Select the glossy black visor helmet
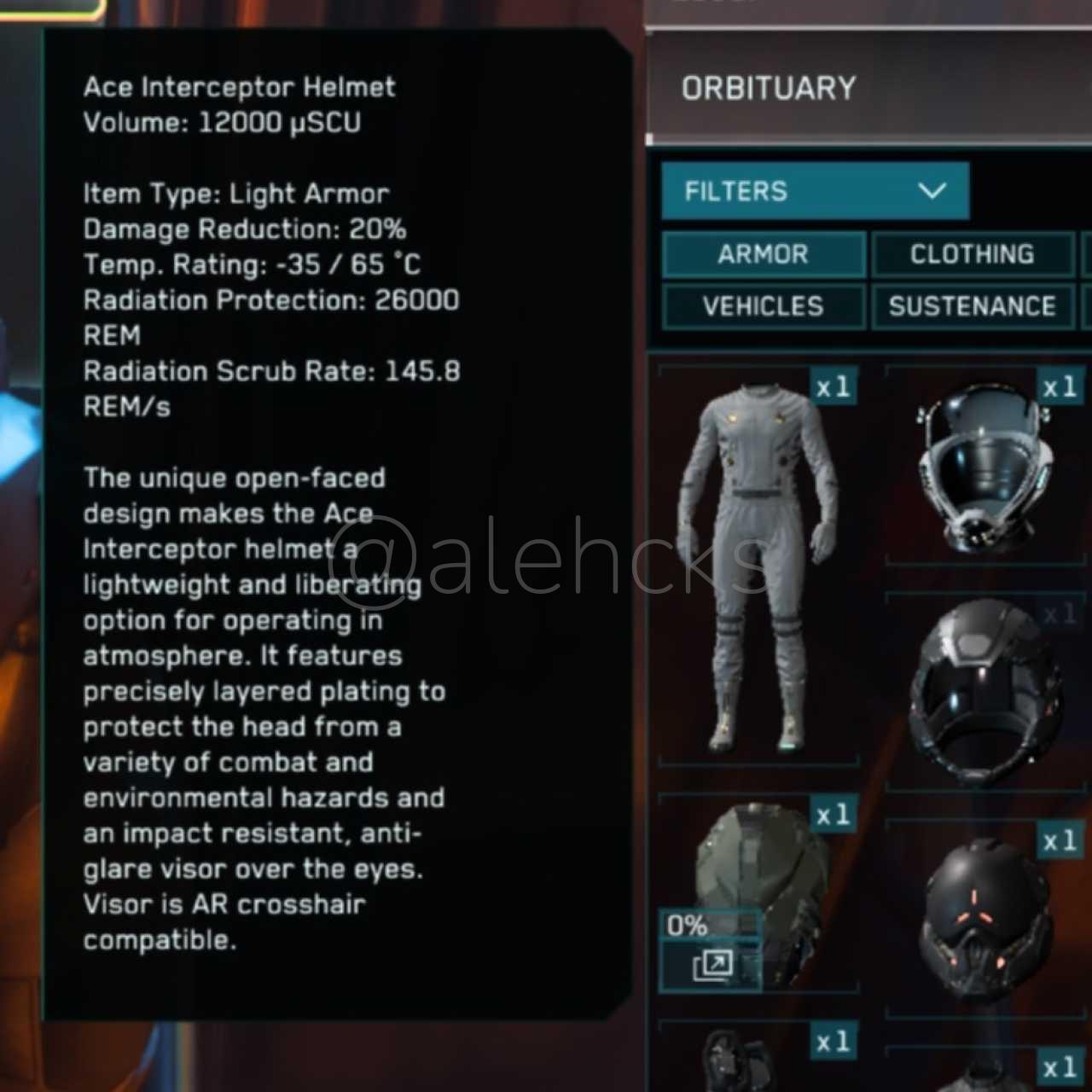The image size is (1092, 1092). 985,691
